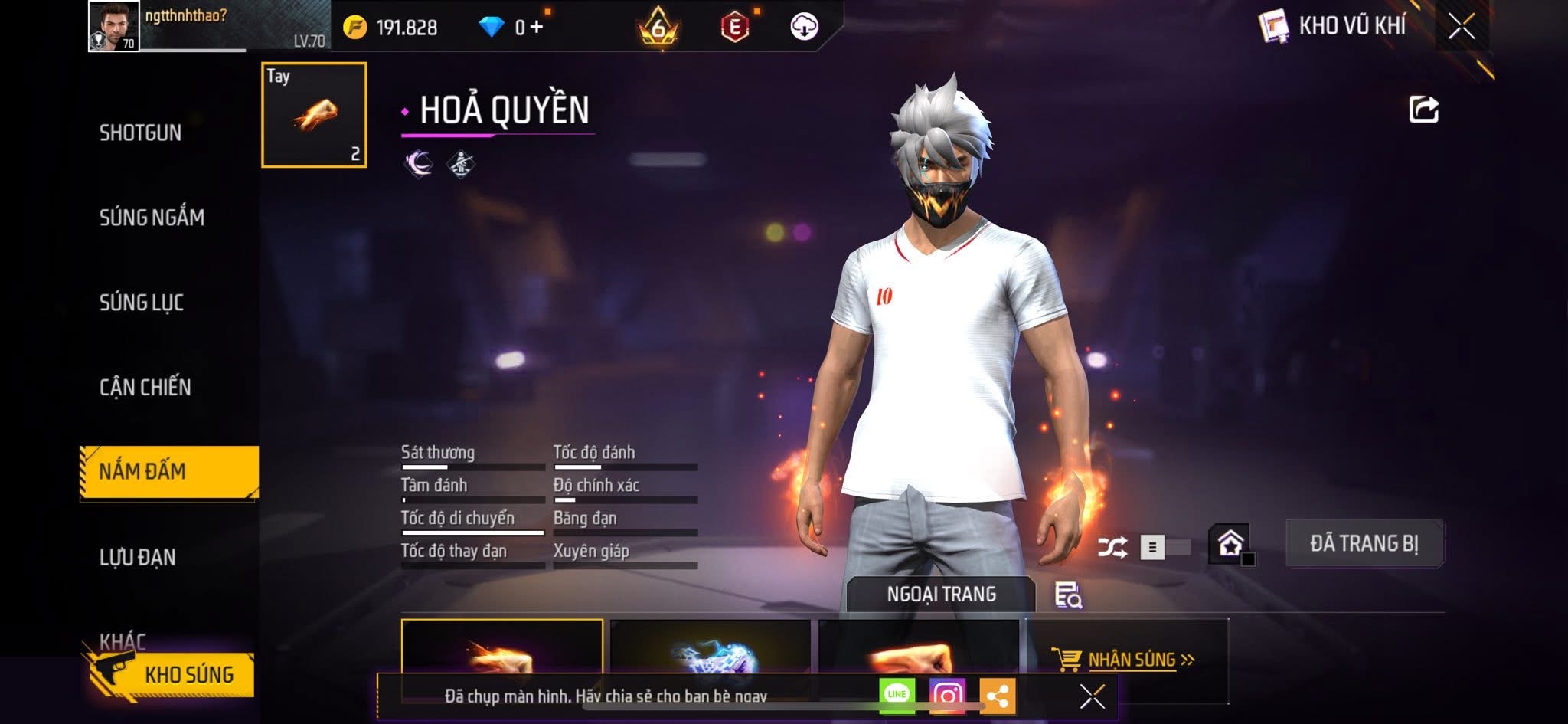Click the home lobby display icon

point(1230,544)
